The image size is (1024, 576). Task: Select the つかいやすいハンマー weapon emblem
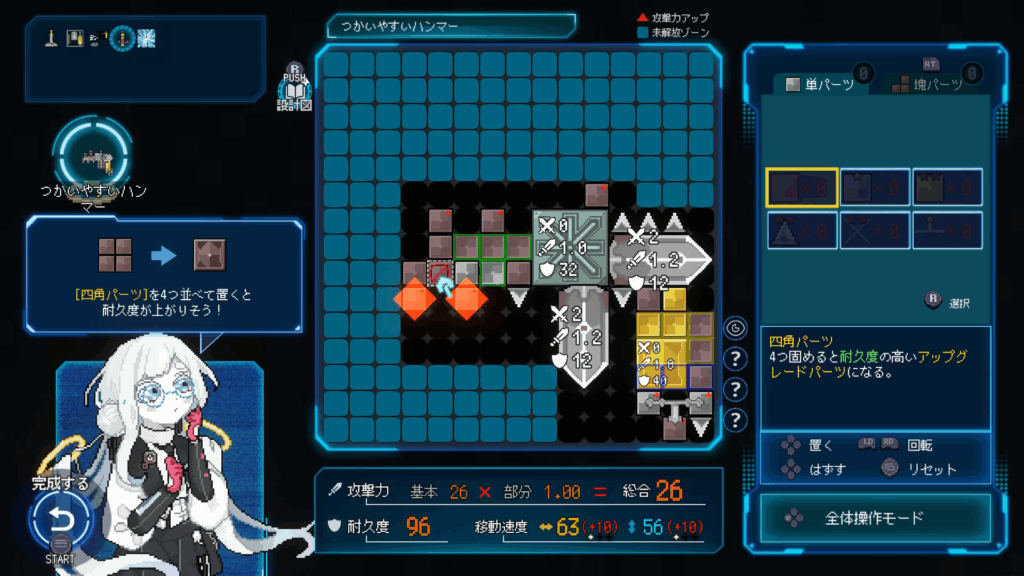pos(92,154)
